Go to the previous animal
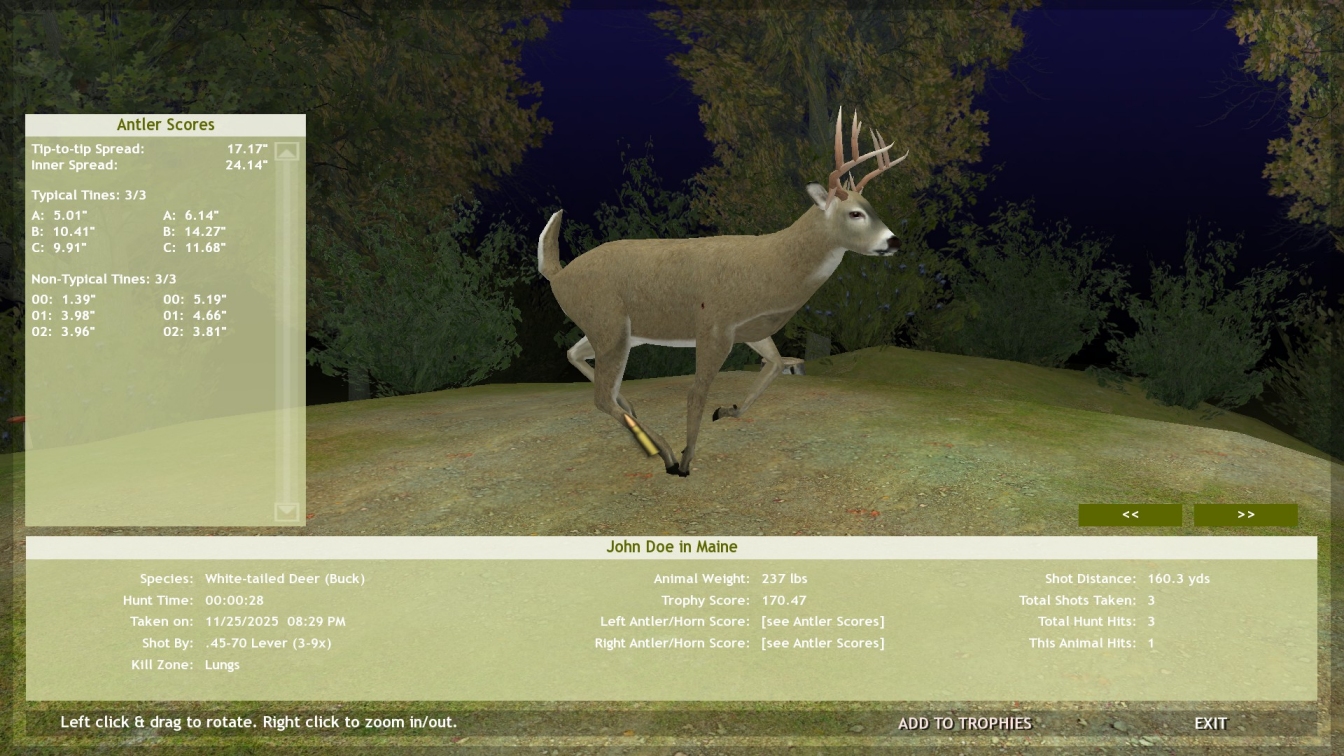The width and height of the screenshot is (1344, 756). (x=1130, y=515)
